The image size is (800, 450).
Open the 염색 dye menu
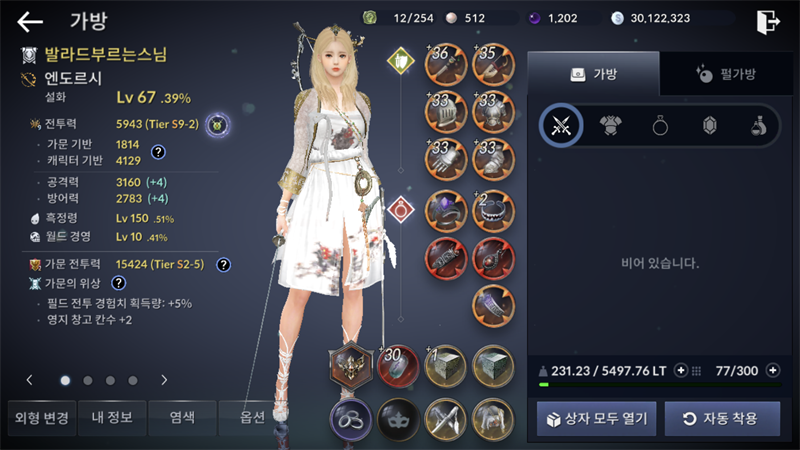181,417
